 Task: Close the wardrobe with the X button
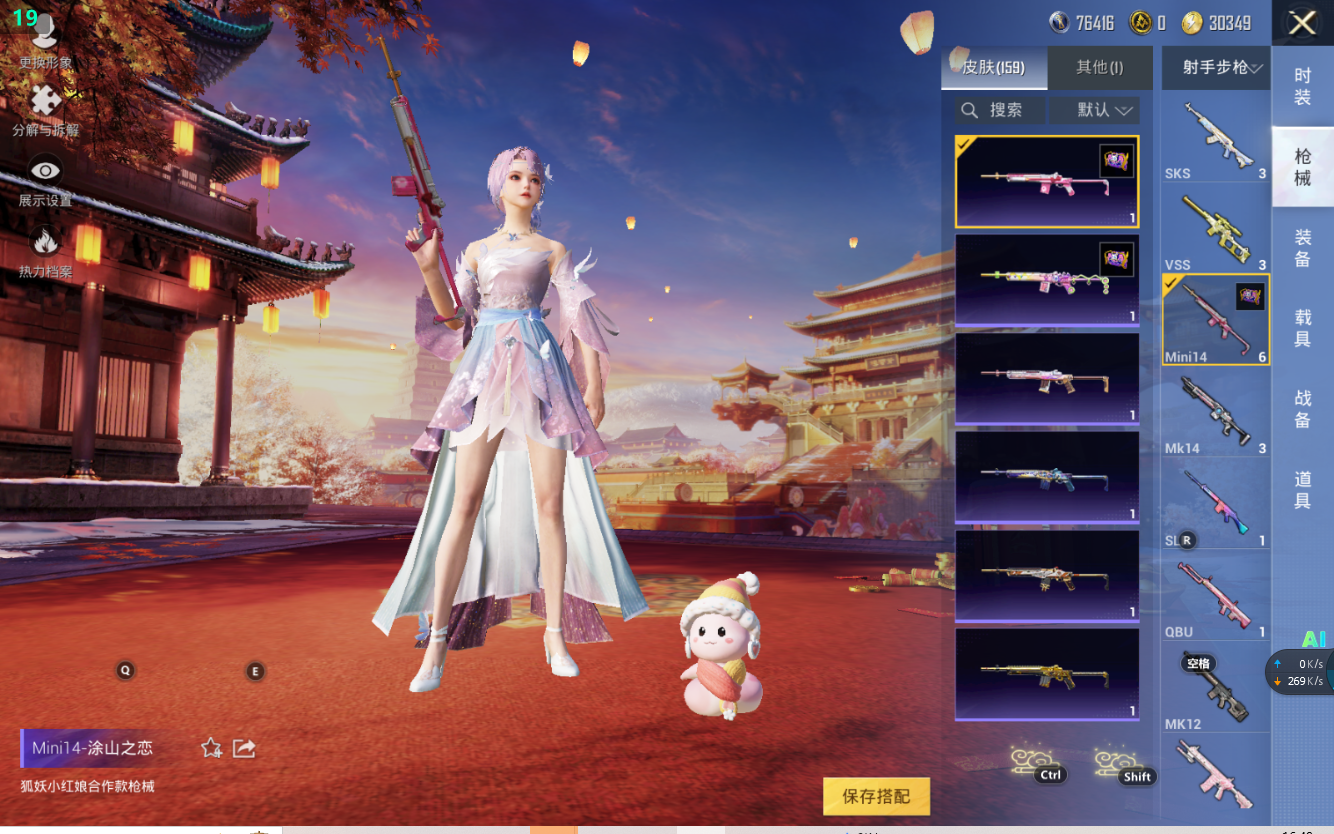[1302, 23]
